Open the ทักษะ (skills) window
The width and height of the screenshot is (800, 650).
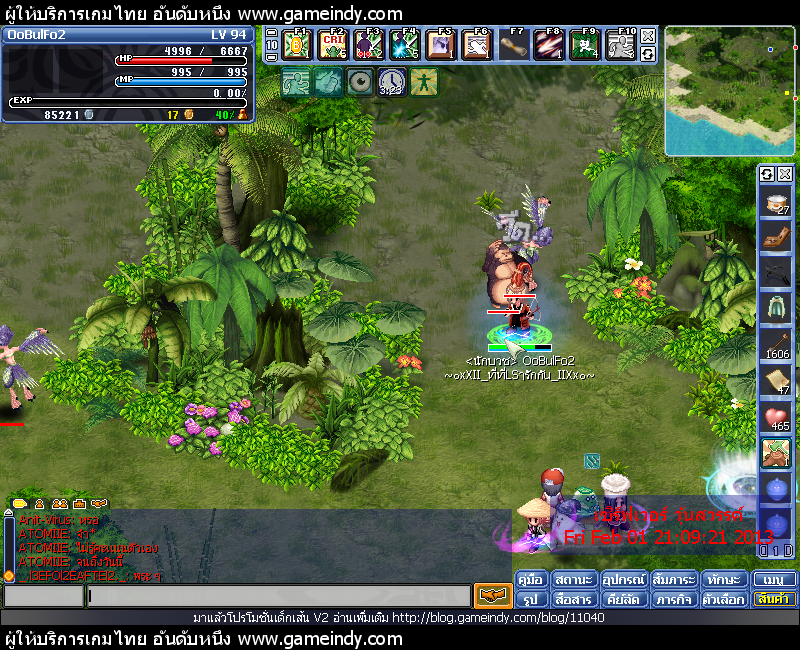(x=723, y=580)
